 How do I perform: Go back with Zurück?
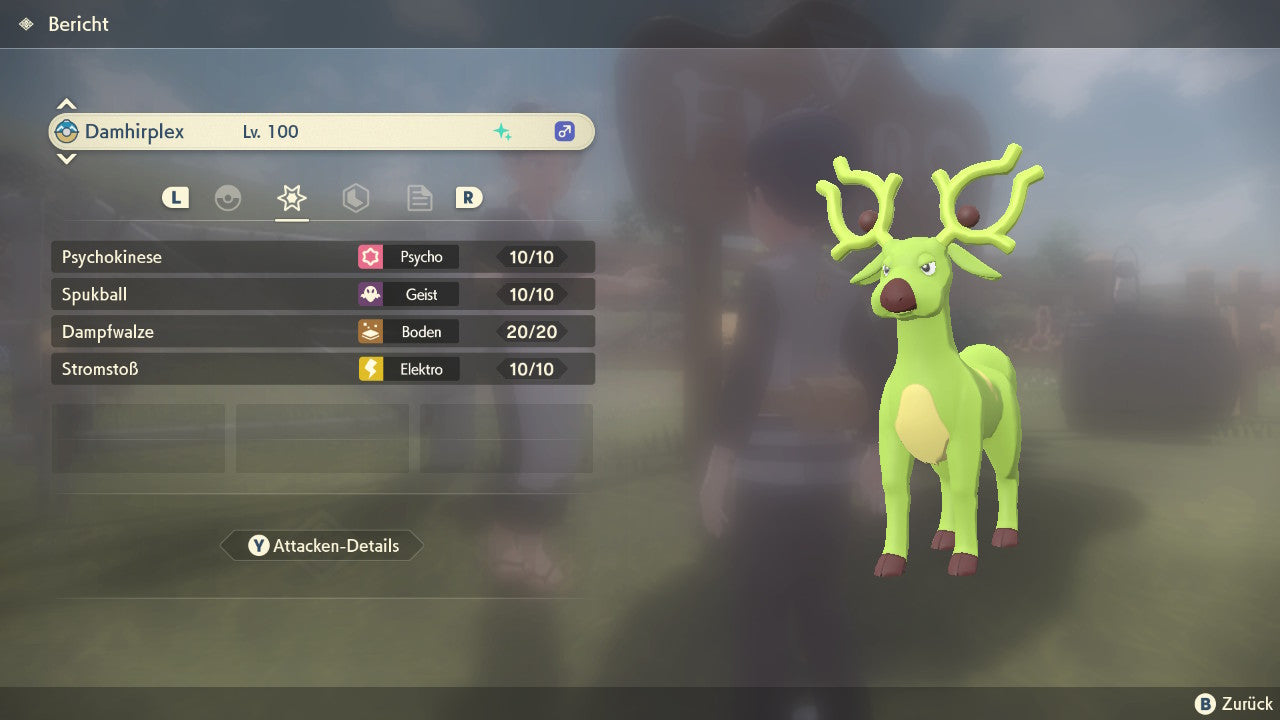(x=1234, y=704)
